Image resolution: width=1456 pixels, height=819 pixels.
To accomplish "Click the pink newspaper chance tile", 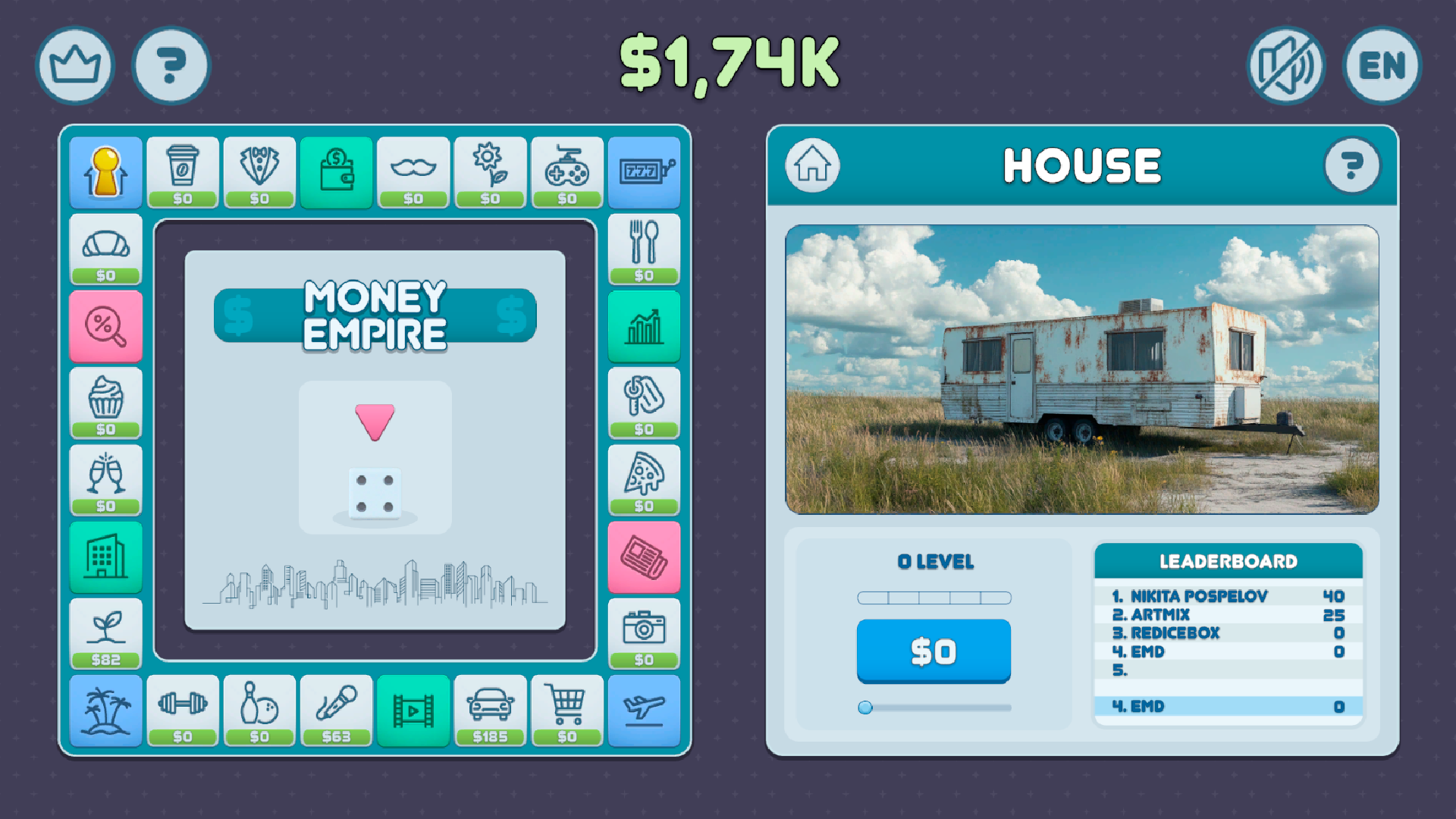I will click(644, 556).
